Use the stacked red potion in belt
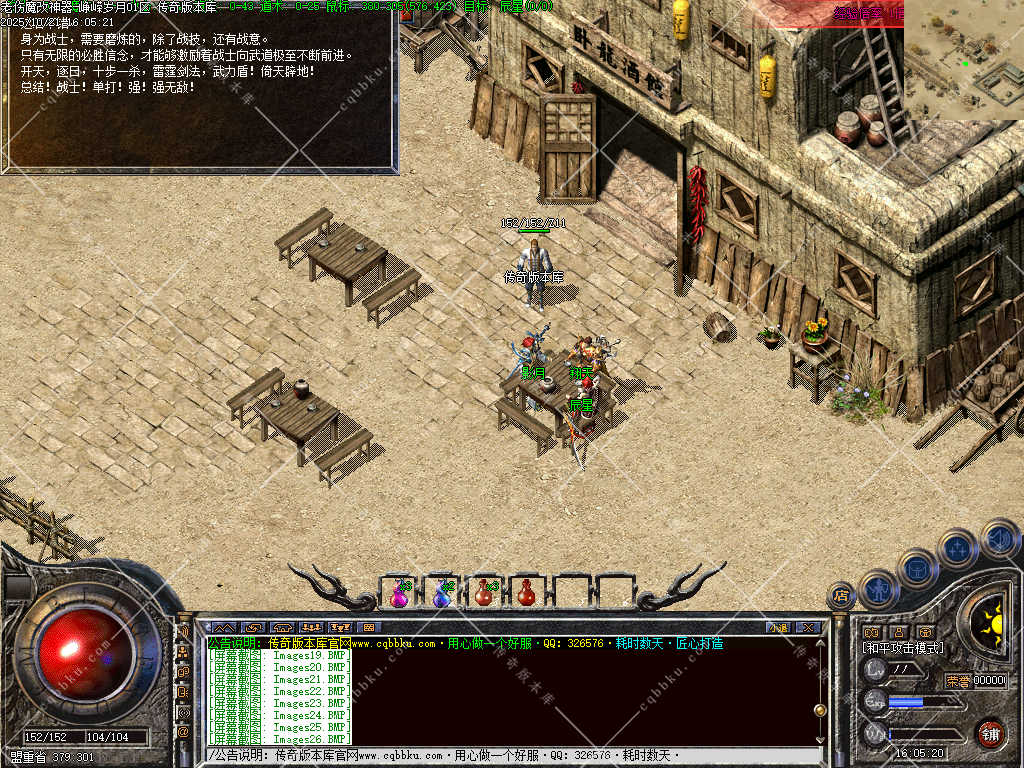This screenshot has width=1024, height=768. (484, 593)
